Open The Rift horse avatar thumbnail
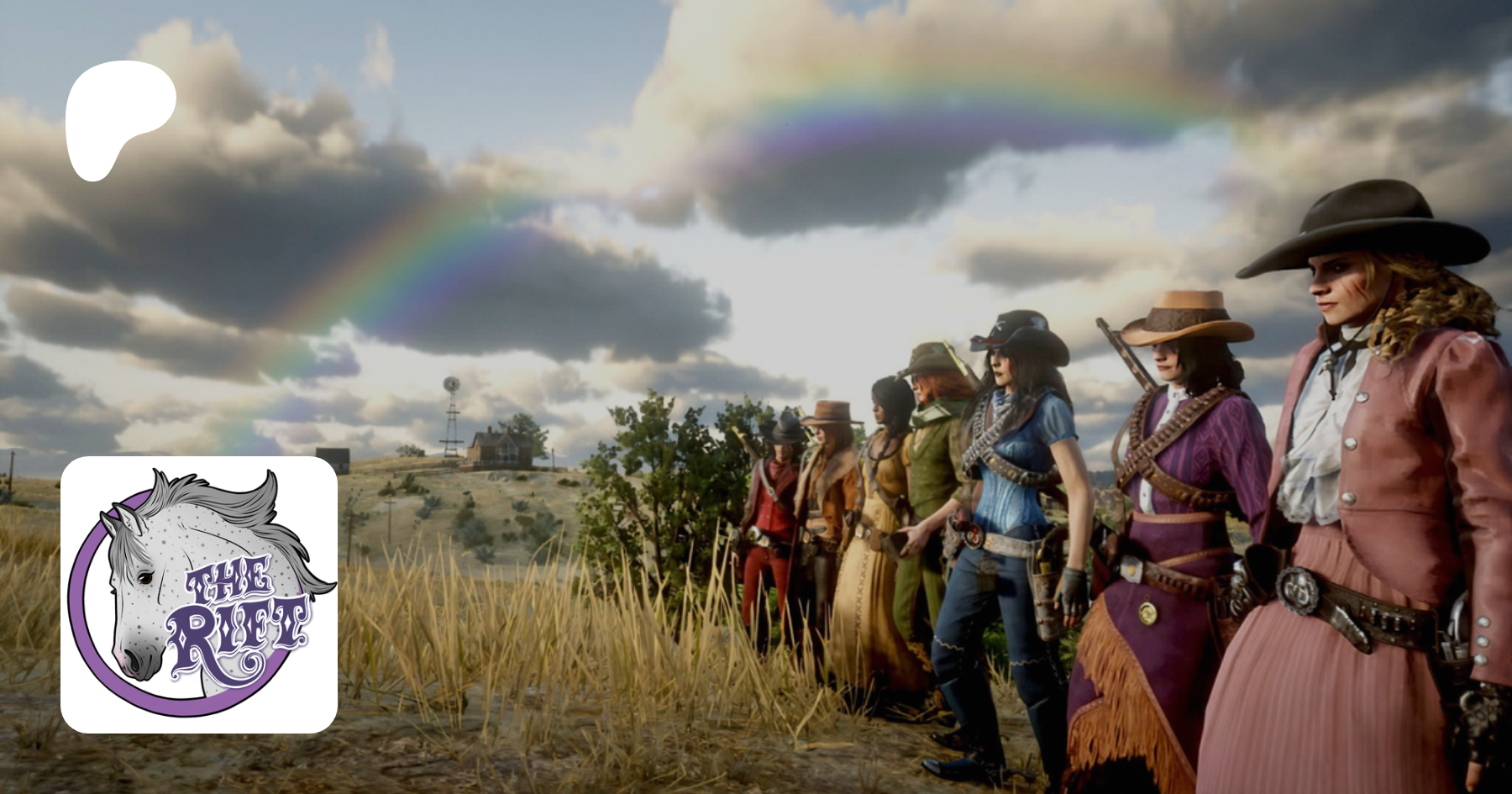This screenshot has height=794, width=1512. tap(199, 594)
